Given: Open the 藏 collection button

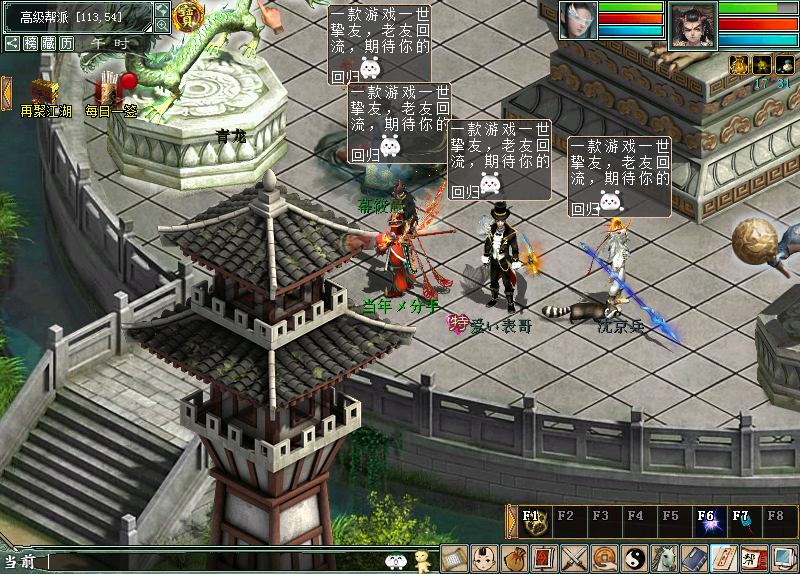Looking at the screenshot, I should pos(48,43).
